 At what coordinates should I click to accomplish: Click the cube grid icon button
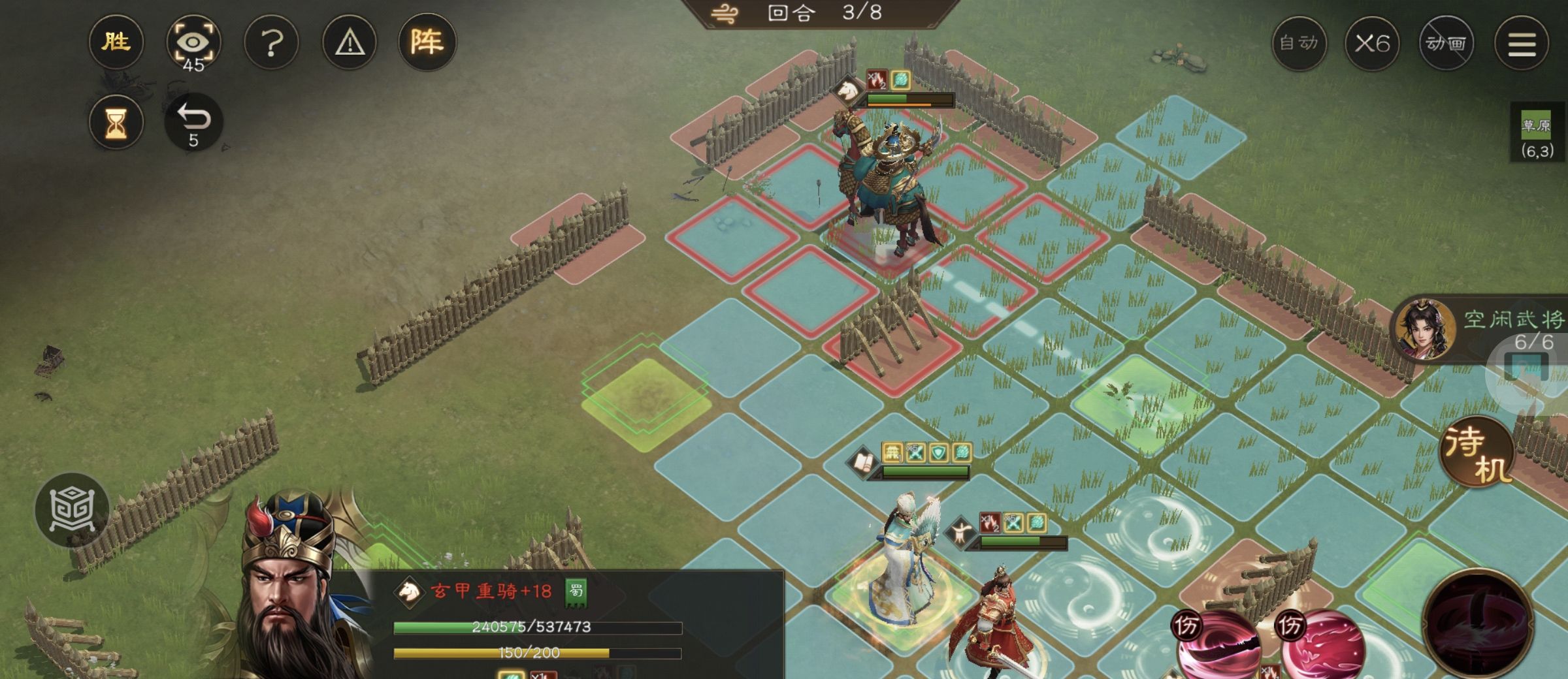pyautogui.click(x=72, y=509)
